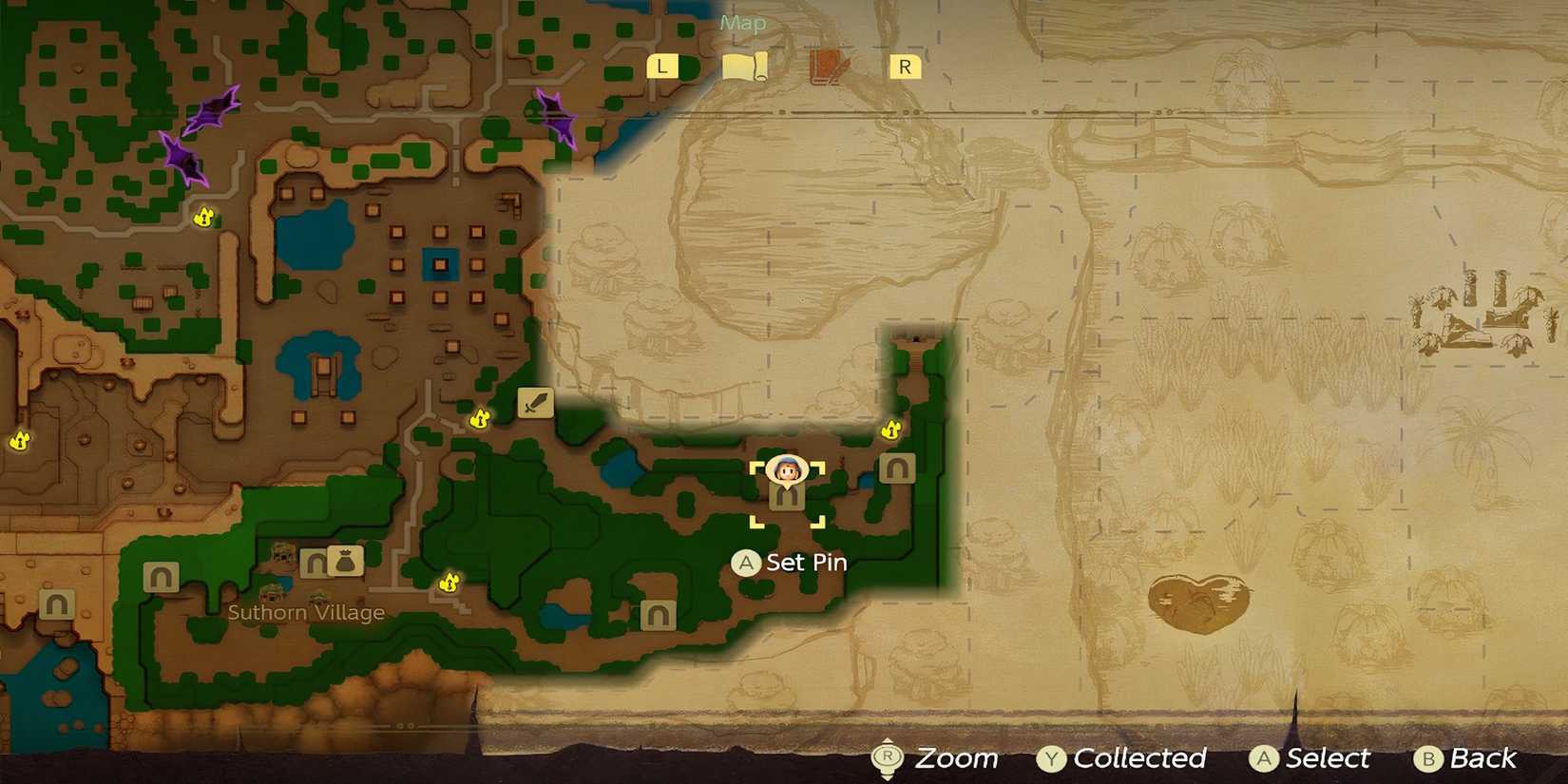
Task: Click the sword marker on the map
Action: (534, 403)
